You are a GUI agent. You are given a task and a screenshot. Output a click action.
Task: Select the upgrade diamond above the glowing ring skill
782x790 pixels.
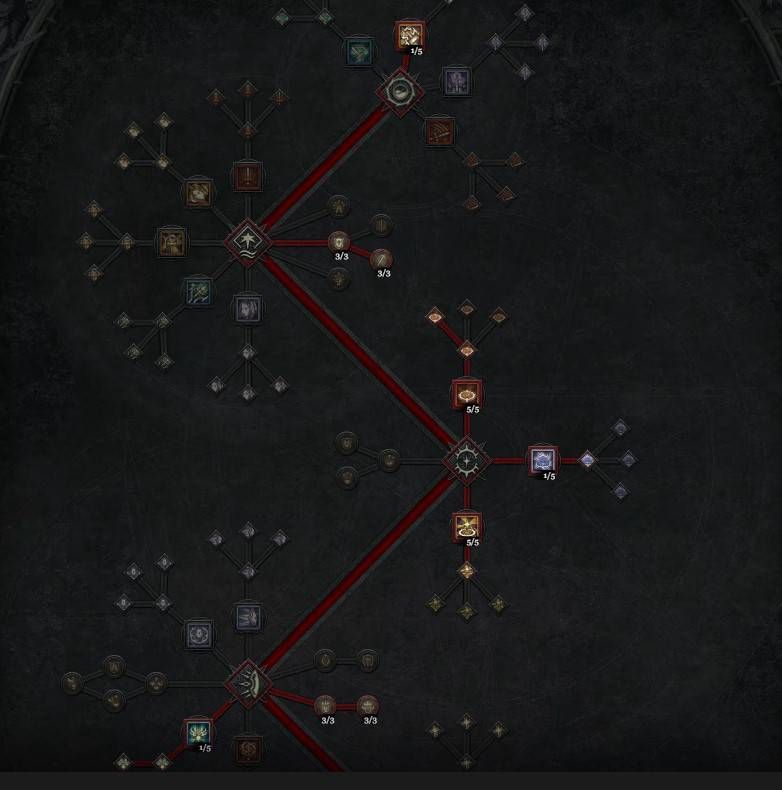(x=466, y=349)
